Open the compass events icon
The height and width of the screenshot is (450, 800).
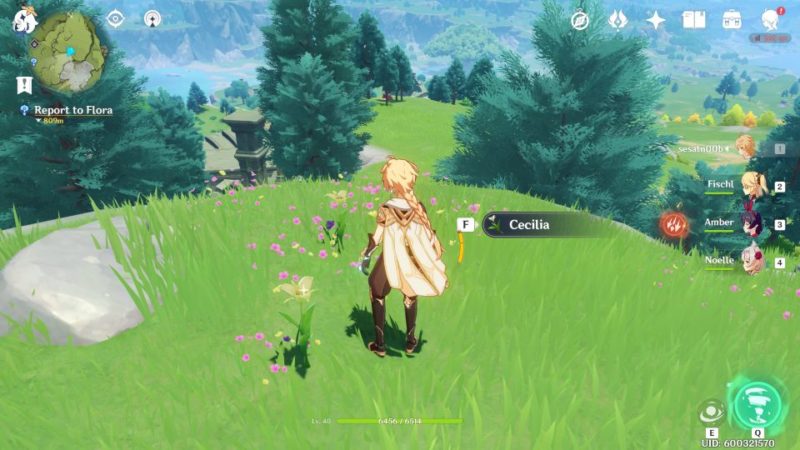(580, 20)
